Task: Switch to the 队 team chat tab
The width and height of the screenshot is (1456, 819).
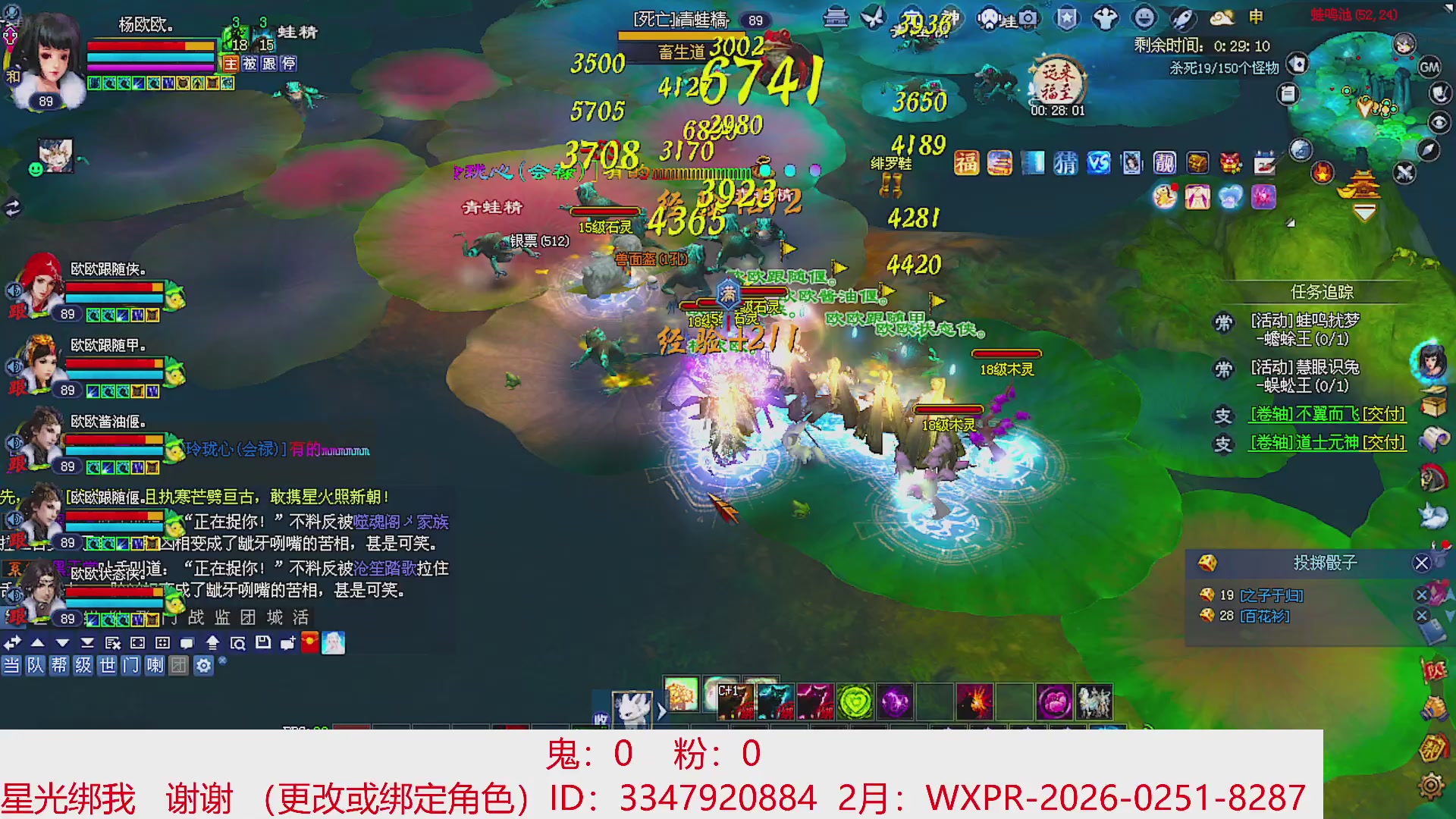Action: [36, 666]
